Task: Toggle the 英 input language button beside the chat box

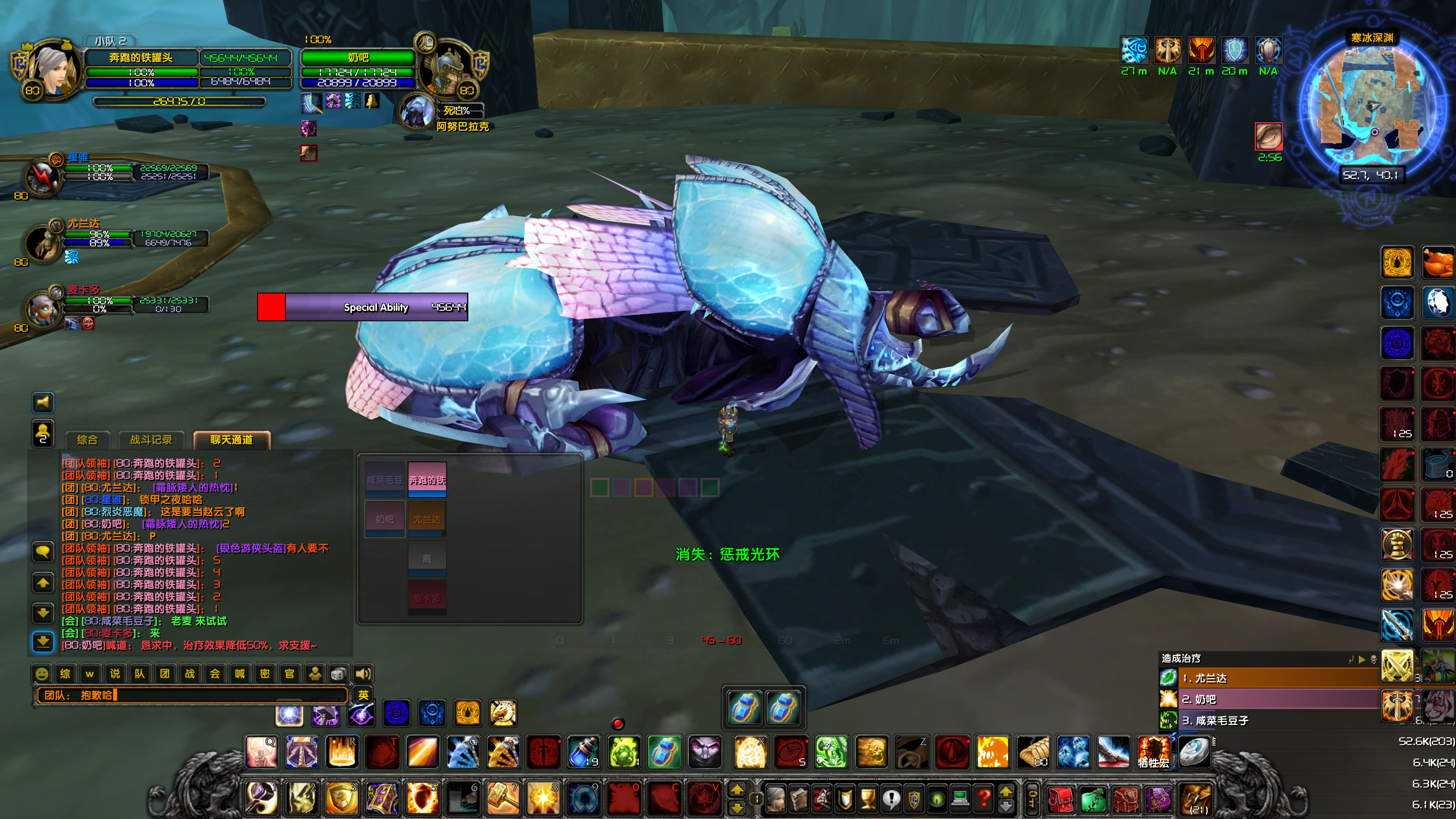Action: tap(364, 695)
